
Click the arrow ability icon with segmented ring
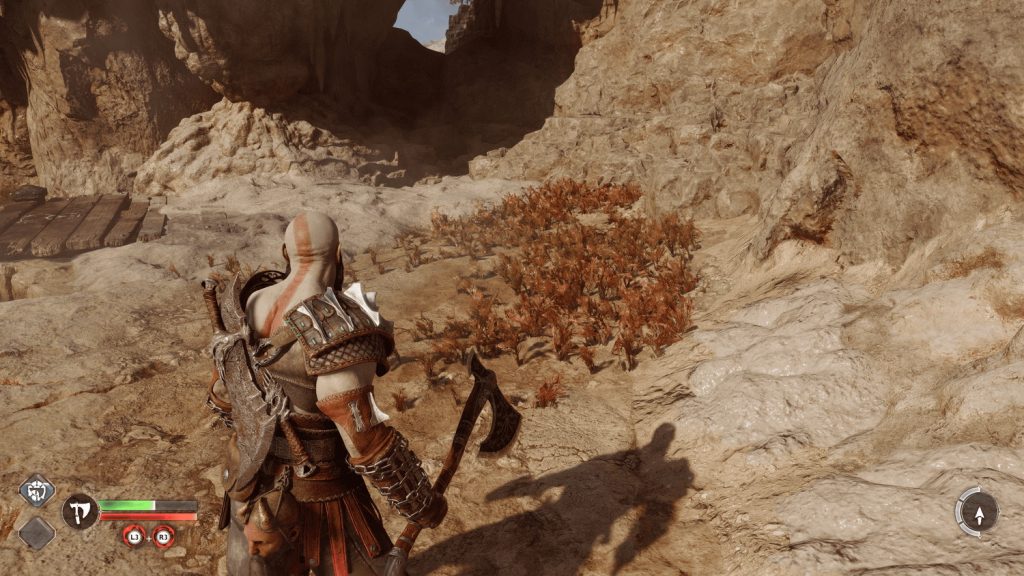(976, 511)
